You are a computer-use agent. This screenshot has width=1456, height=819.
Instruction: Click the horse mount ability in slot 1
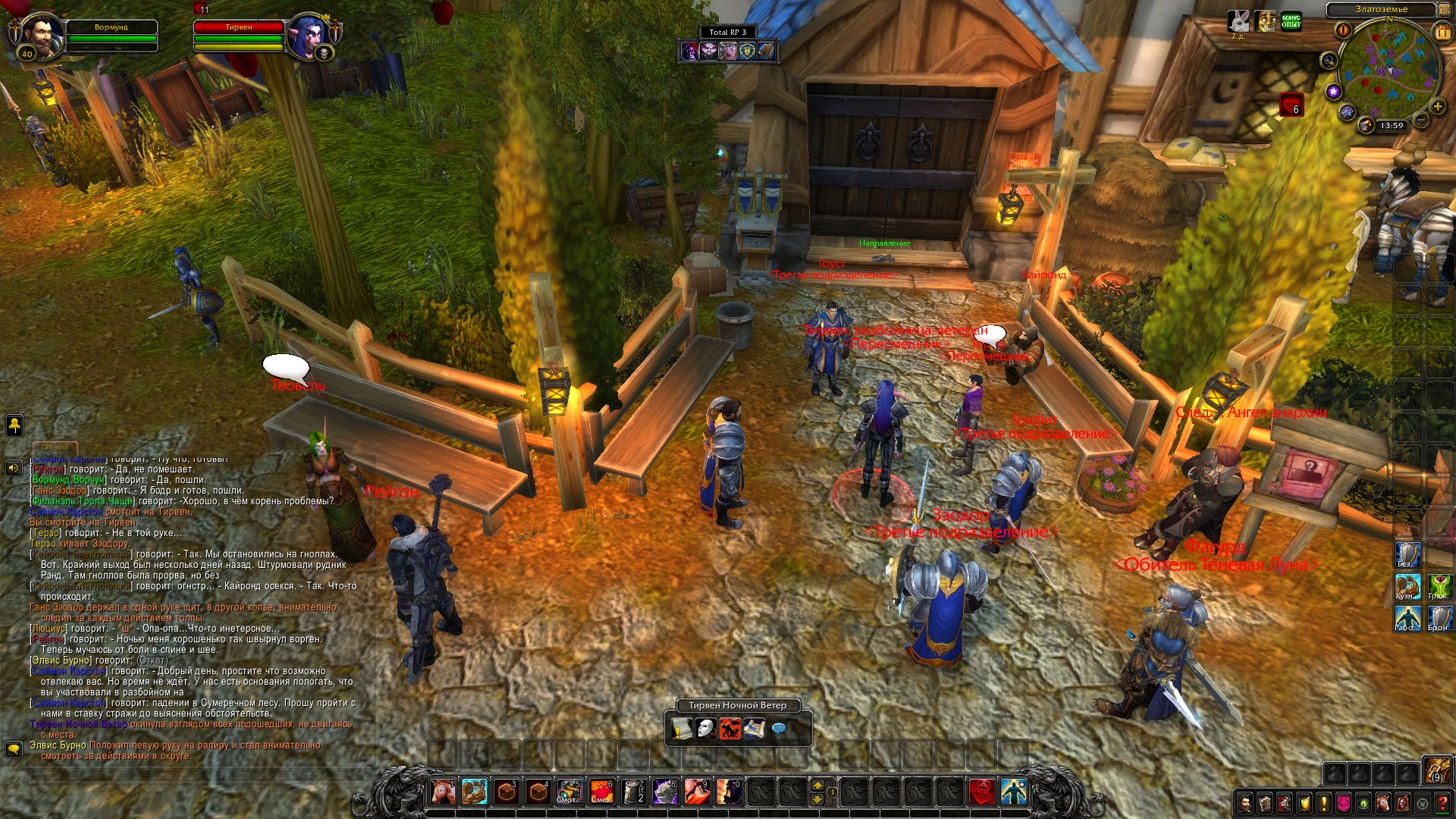(x=444, y=792)
